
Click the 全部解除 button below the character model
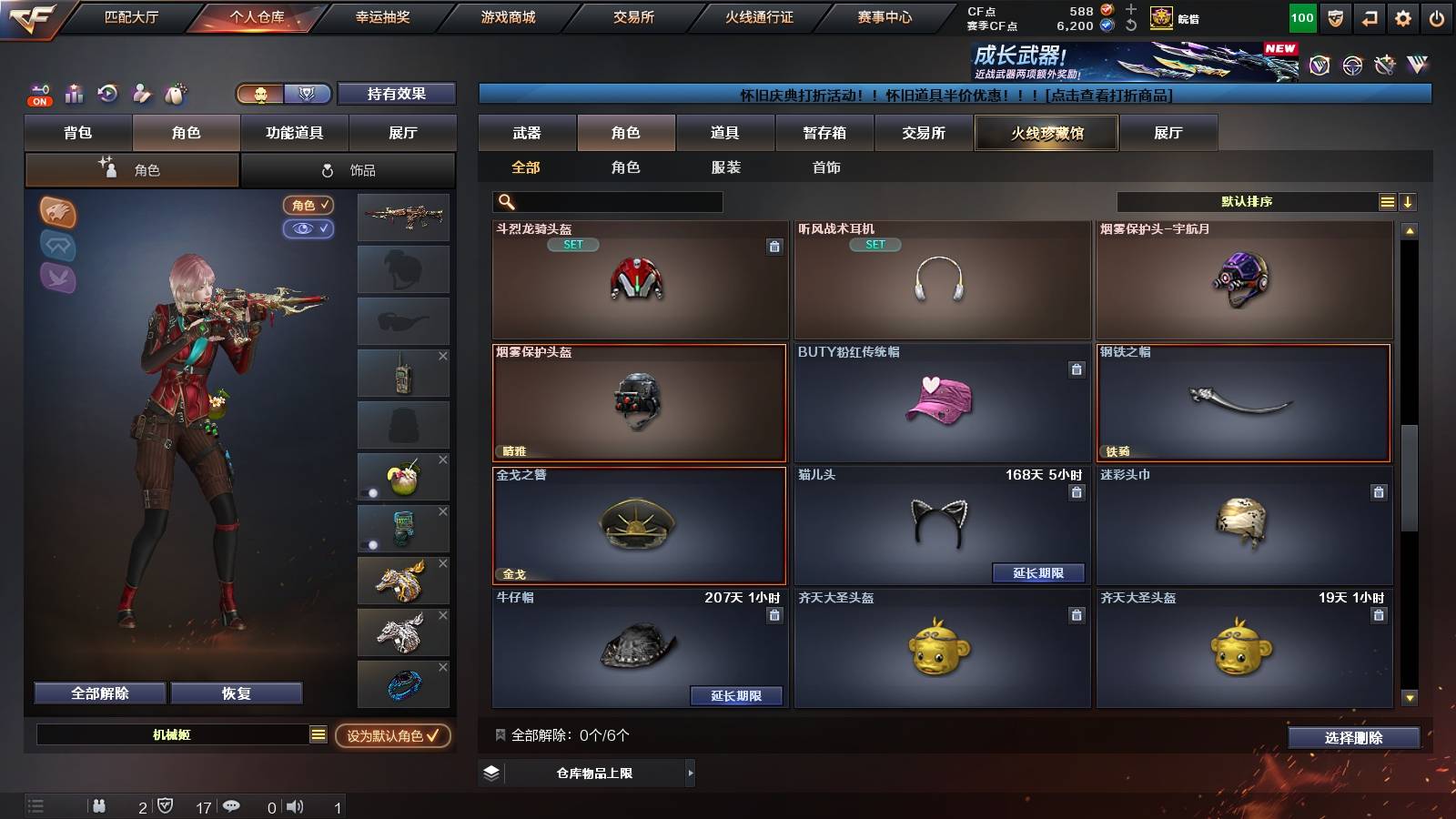coord(98,693)
